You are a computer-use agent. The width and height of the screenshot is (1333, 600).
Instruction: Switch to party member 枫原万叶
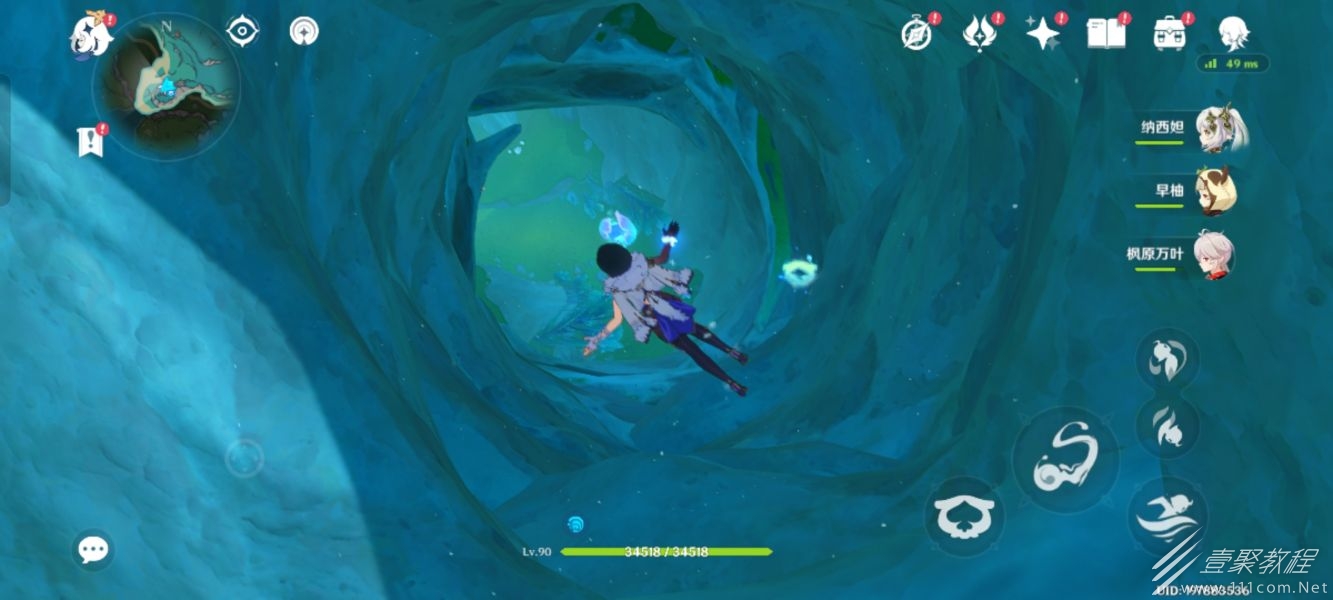pos(1213,255)
